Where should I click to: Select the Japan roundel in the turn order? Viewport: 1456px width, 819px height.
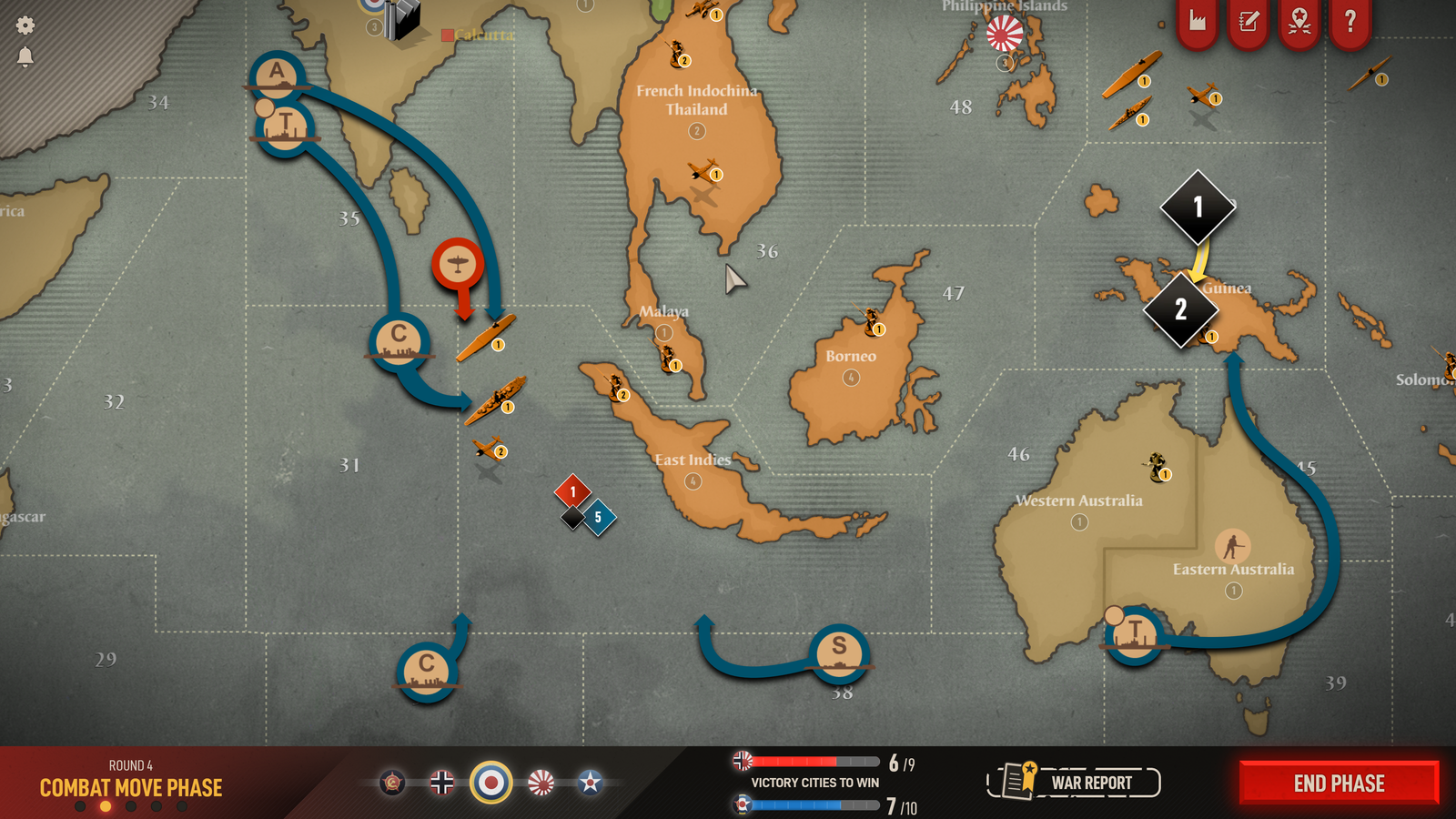541,783
